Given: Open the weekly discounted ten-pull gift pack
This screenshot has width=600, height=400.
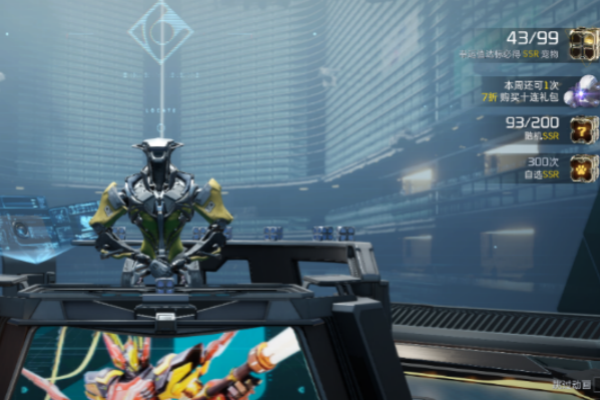Looking at the screenshot, I should (583, 93).
